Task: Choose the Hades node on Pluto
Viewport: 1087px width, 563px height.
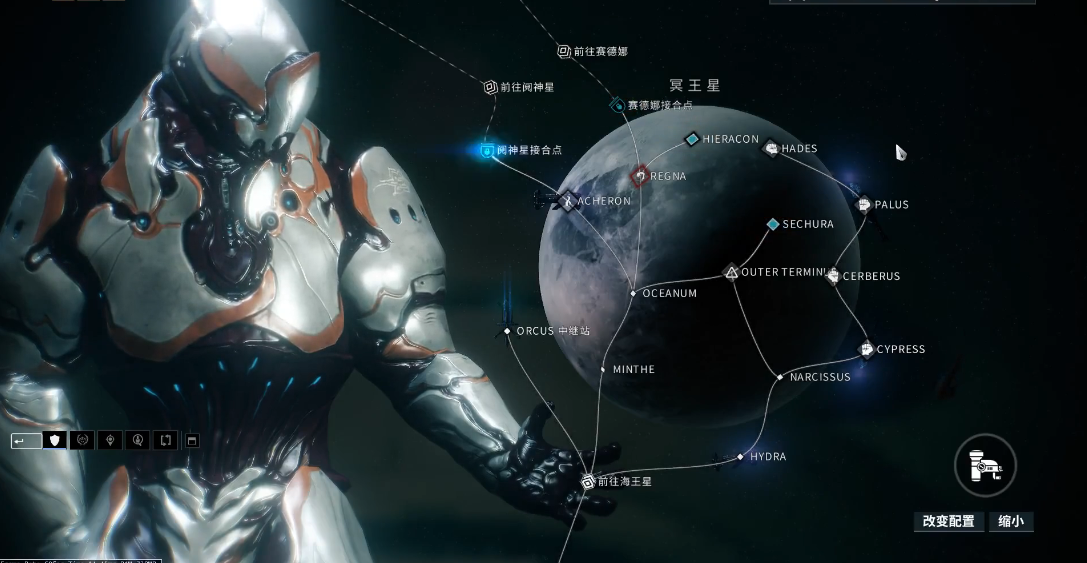Action: pos(771,149)
